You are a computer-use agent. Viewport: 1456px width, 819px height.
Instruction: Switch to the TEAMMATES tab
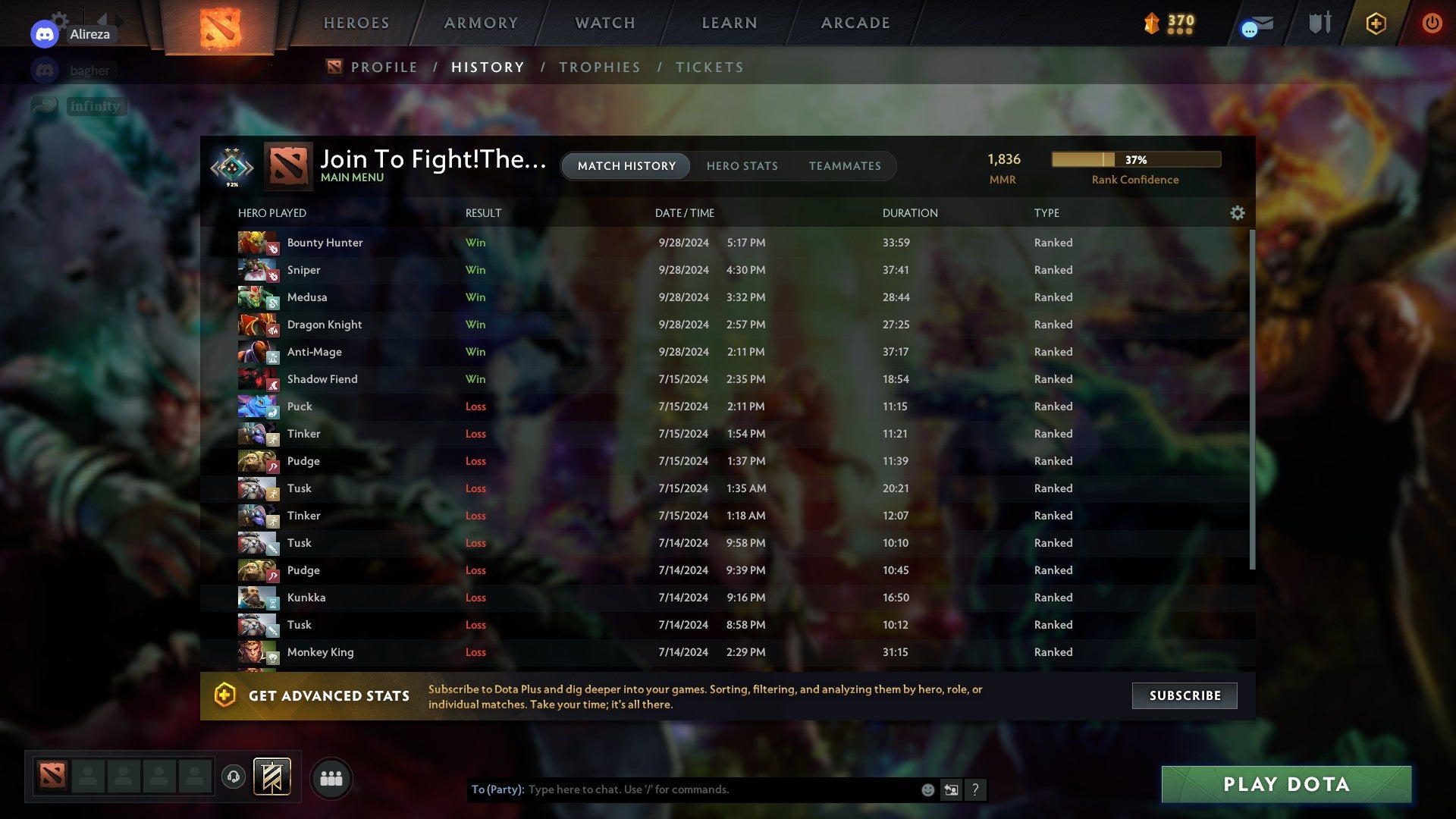tap(845, 165)
